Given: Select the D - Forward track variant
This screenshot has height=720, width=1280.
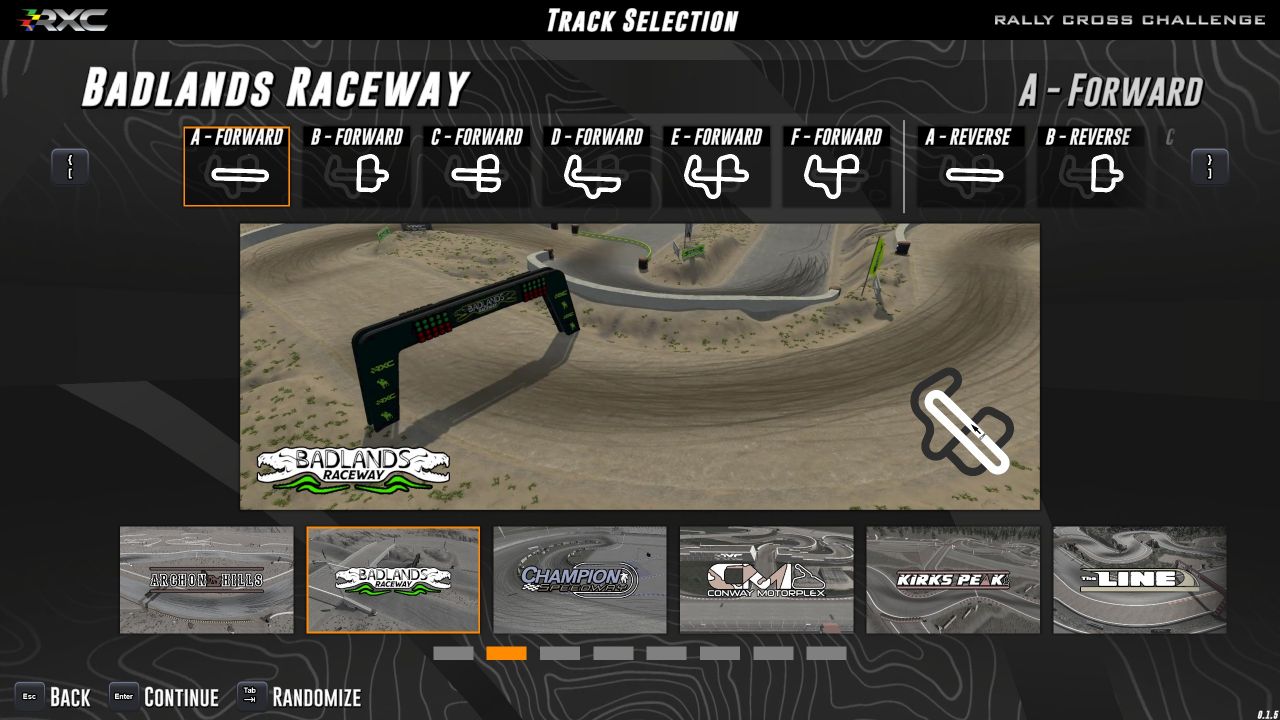Looking at the screenshot, I should tap(597, 167).
